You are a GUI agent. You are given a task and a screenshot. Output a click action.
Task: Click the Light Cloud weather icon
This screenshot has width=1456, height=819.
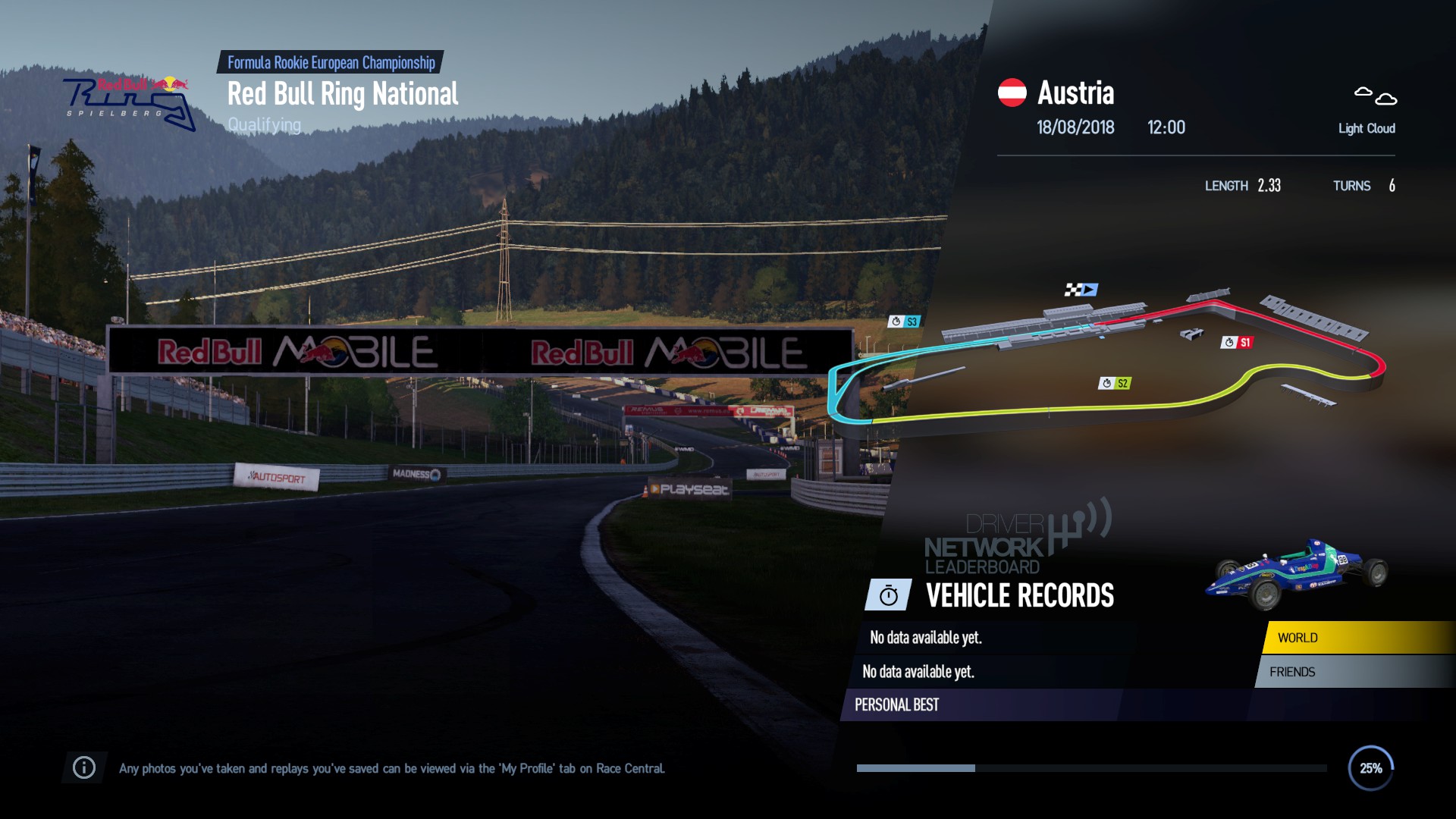pos(1374,96)
